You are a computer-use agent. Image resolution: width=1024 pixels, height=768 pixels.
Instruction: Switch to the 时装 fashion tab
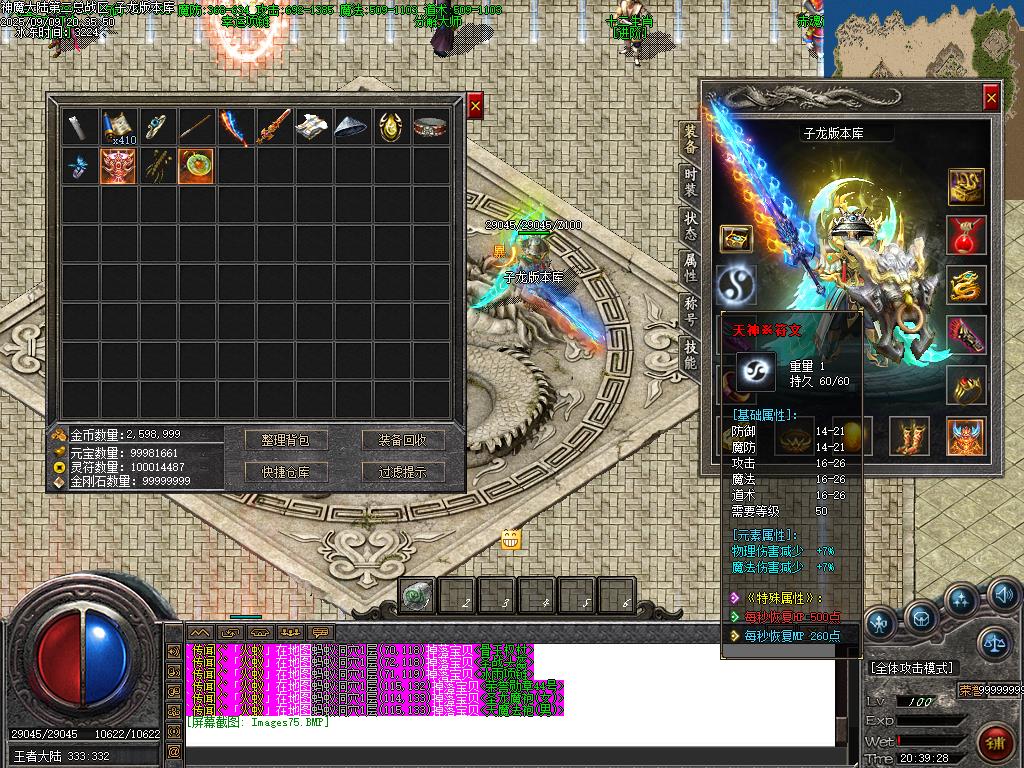tap(690, 182)
